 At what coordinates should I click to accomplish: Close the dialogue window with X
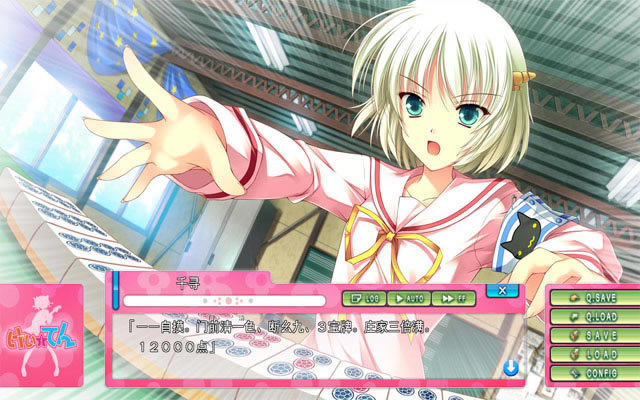click(502, 290)
